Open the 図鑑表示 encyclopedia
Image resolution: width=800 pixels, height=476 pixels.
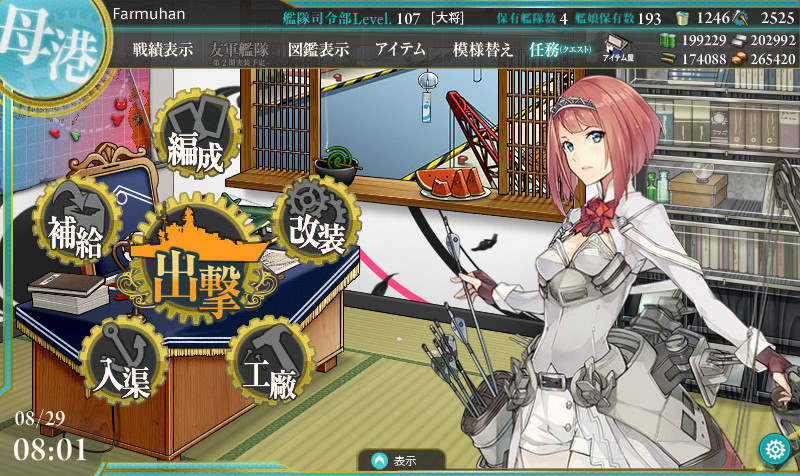(317, 50)
